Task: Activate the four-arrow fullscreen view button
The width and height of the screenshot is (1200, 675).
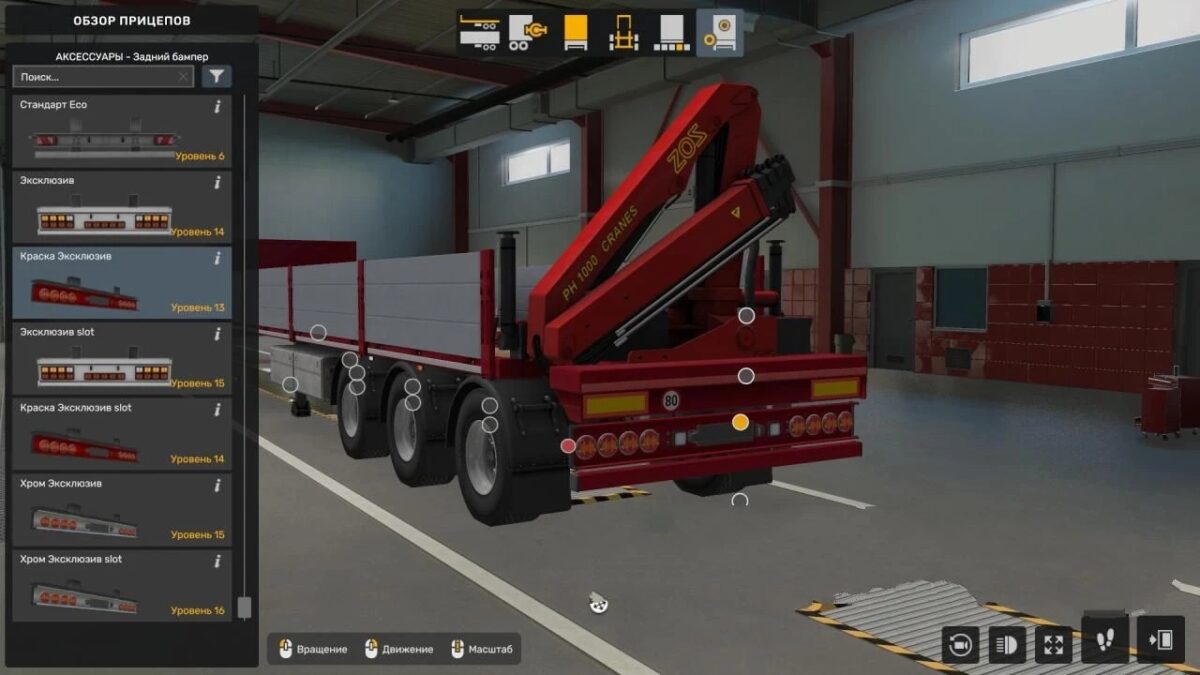Action: [x=1053, y=644]
